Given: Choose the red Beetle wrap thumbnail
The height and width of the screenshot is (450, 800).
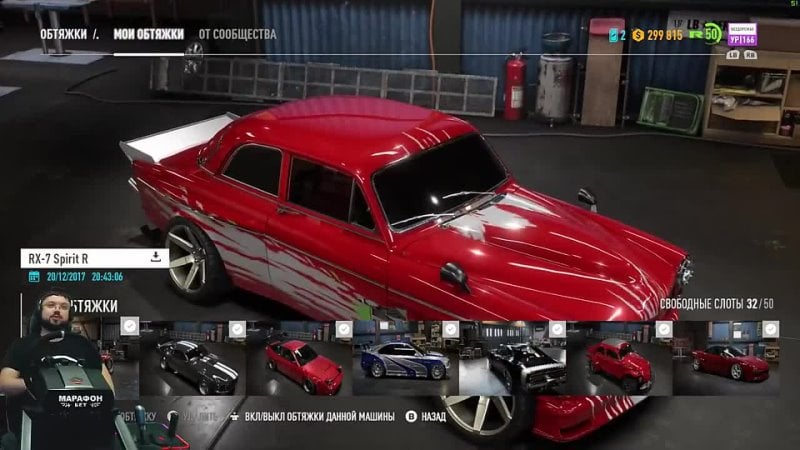Looking at the screenshot, I should coord(618,362).
